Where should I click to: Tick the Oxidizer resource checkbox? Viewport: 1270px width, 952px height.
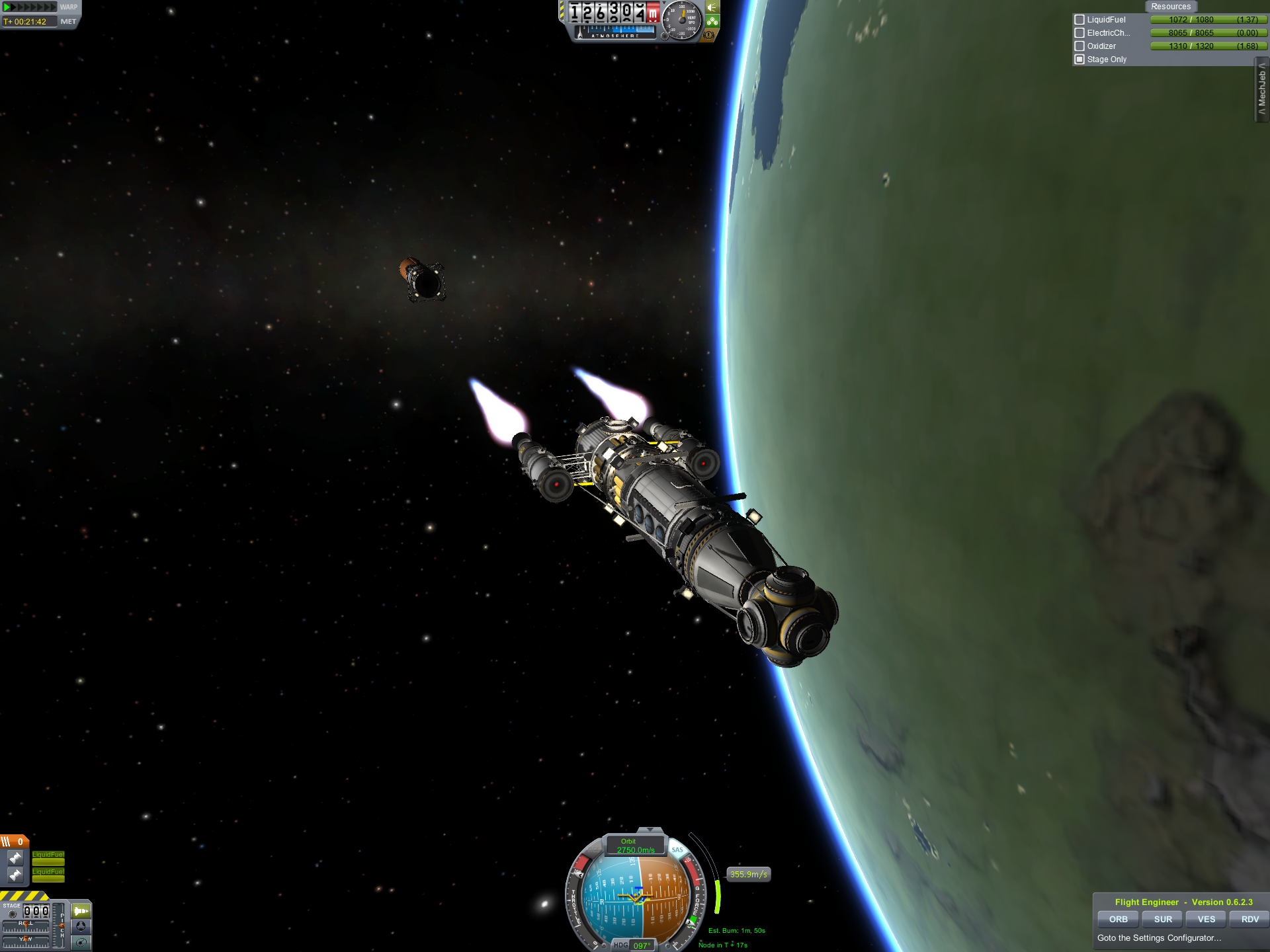(x=1079, y=46)
